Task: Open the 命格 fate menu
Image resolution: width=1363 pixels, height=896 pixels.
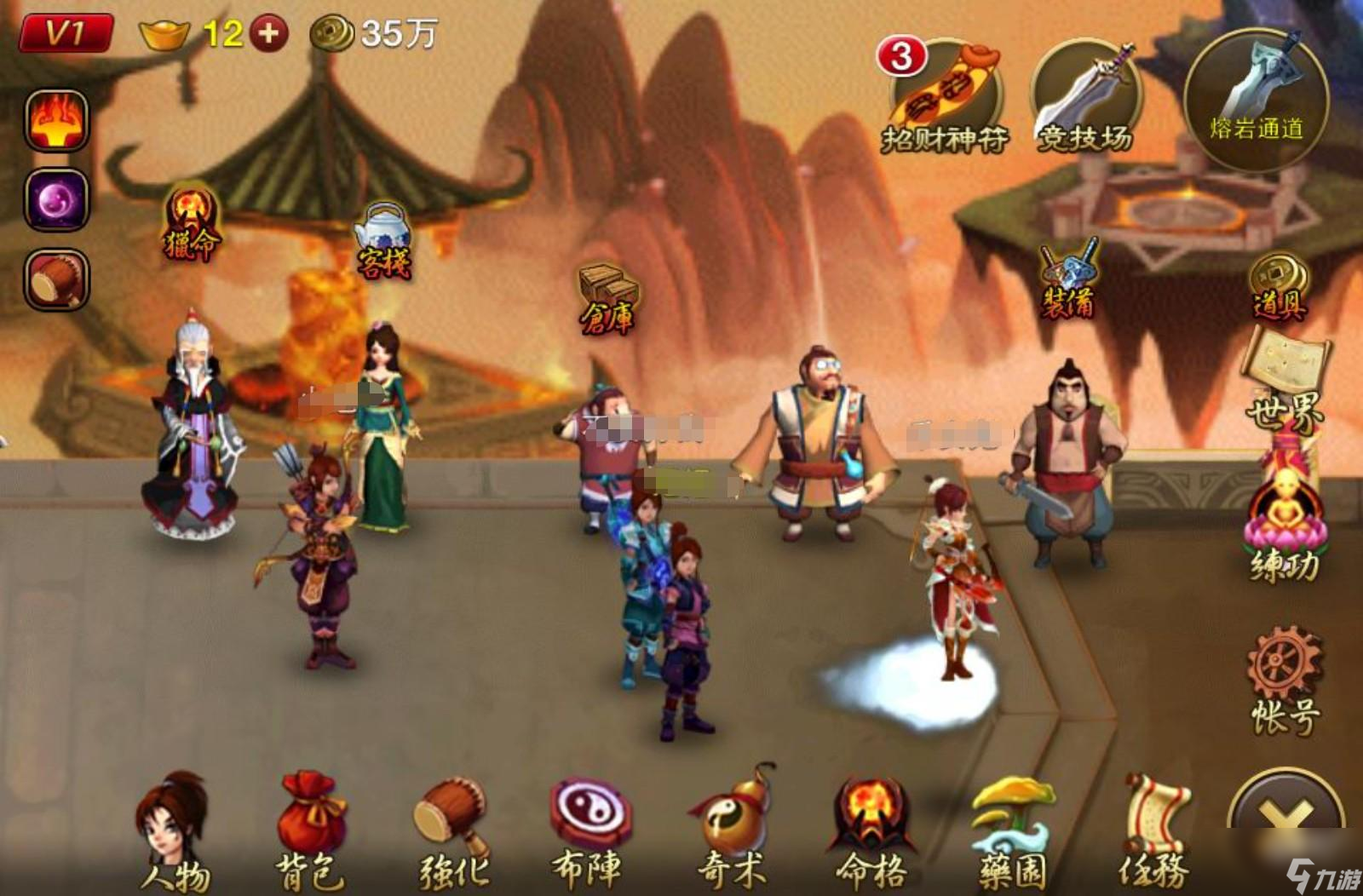Action: 871,830
